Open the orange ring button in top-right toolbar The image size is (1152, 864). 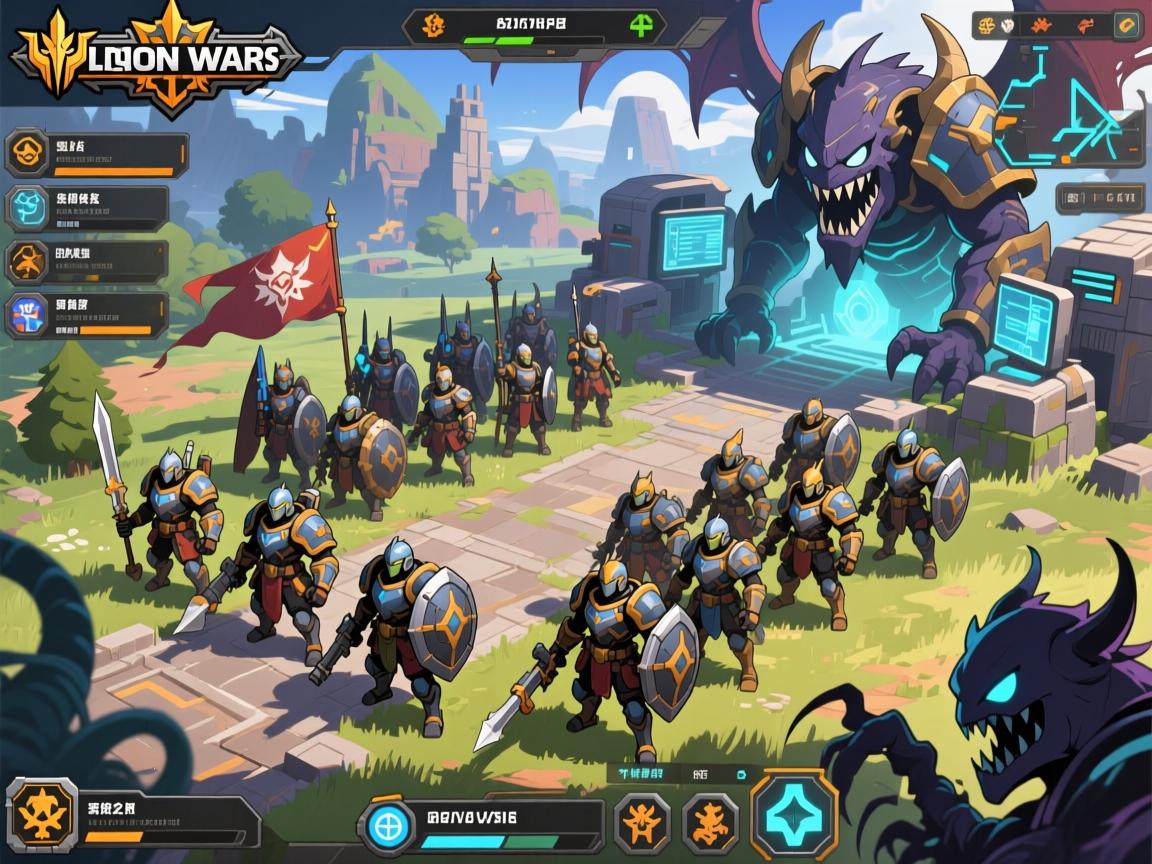pos(1127,25)
